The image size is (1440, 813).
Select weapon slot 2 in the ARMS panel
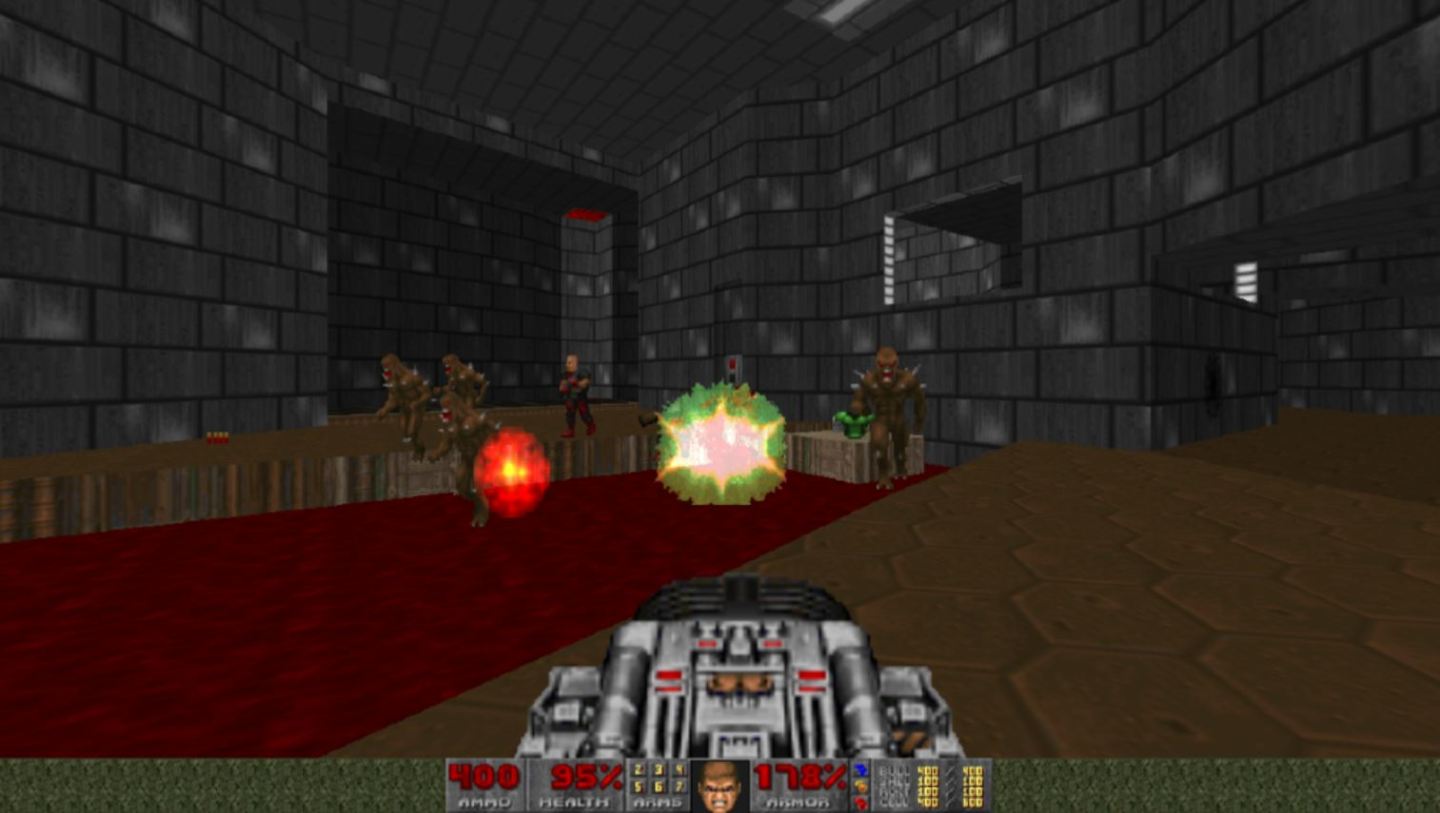coord(638,771)
